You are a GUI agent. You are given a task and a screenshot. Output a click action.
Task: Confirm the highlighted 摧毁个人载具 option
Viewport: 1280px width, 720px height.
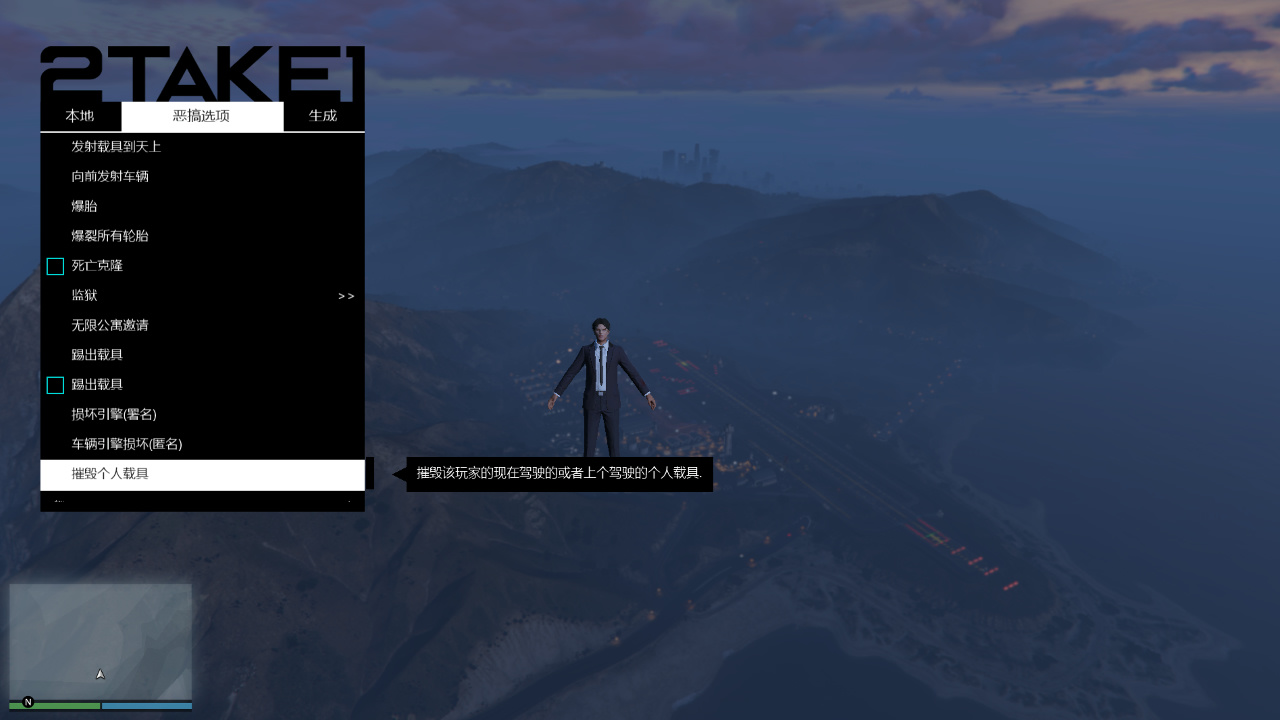pyautogui.click(x=112, y=474)
